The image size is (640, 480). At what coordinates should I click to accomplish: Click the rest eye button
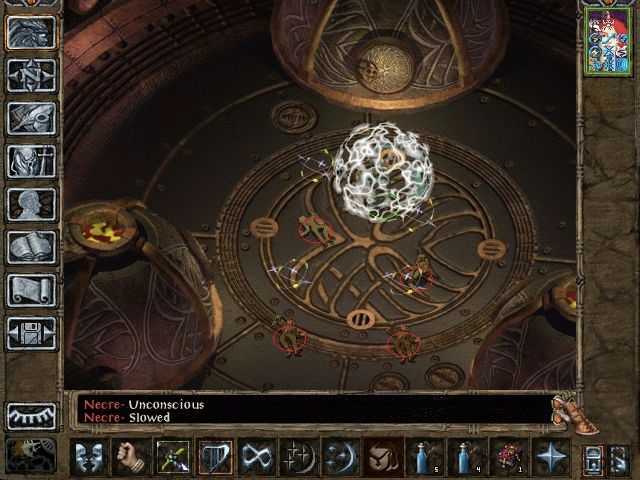point(31,415)
